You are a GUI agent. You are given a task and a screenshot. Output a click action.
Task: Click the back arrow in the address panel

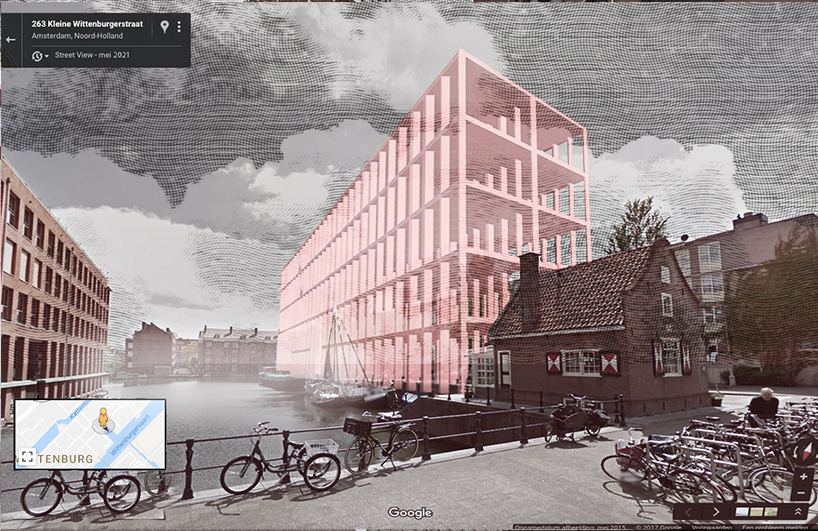(11, 40)
